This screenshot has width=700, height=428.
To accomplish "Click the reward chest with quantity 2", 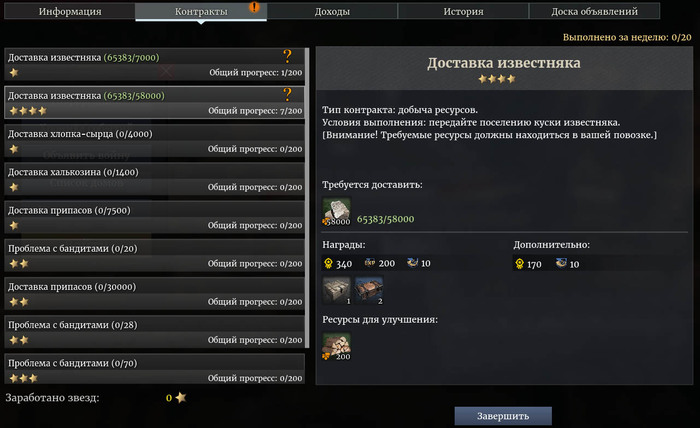I will click(x=368, y=291).
